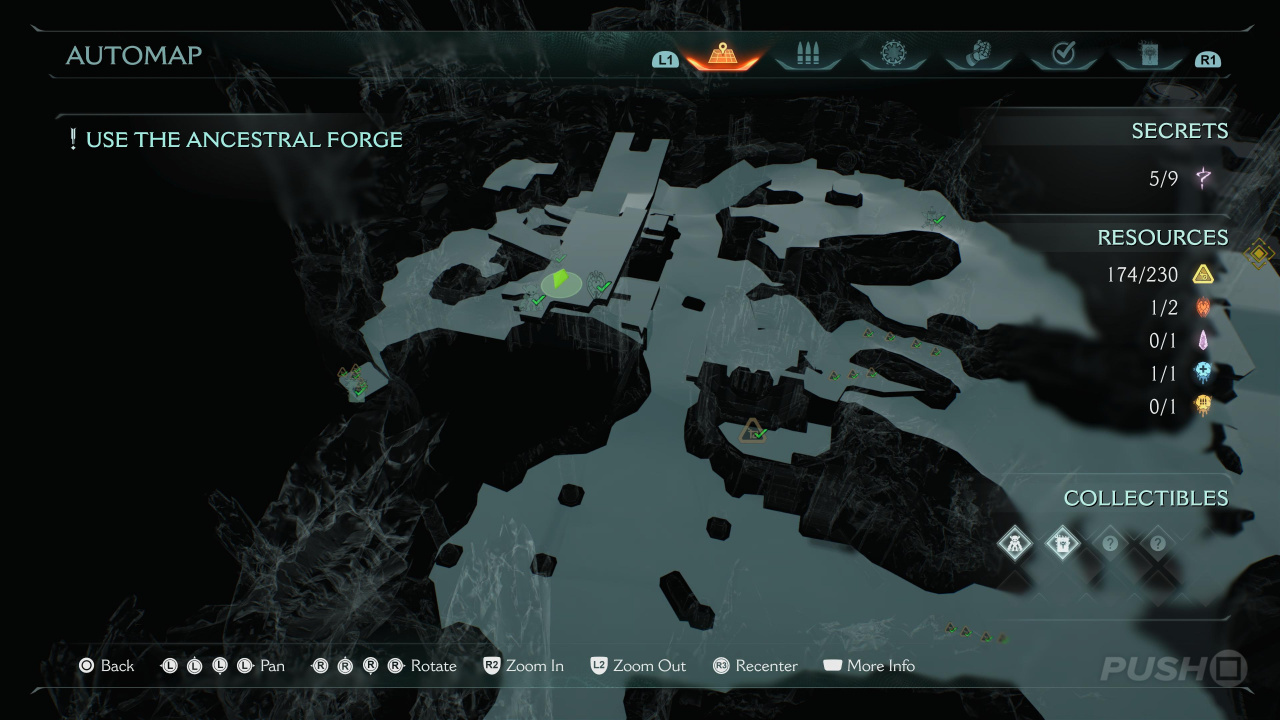
Task: Open the circular shield rune tab
Action: coord(892,55)
